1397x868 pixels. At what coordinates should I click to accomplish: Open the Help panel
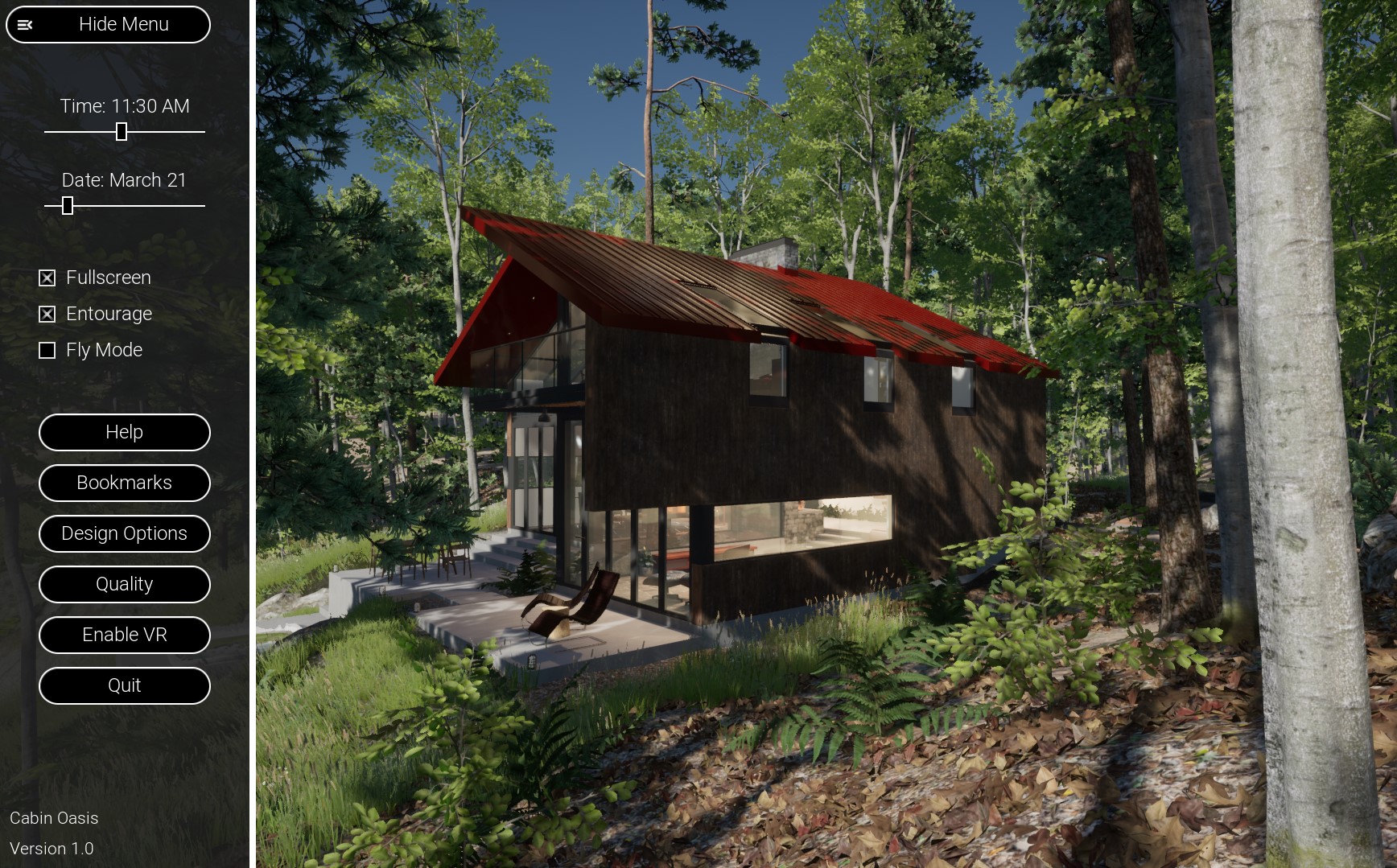tap(124, 433)
